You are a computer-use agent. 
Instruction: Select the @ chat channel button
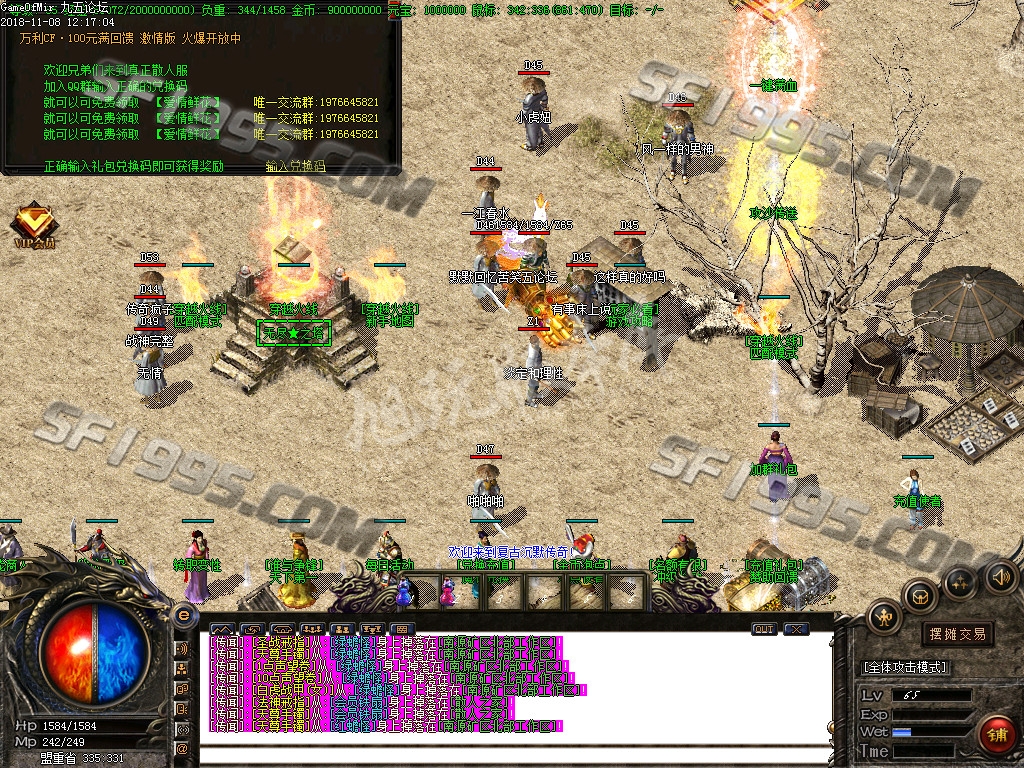[x=183, y=748]
